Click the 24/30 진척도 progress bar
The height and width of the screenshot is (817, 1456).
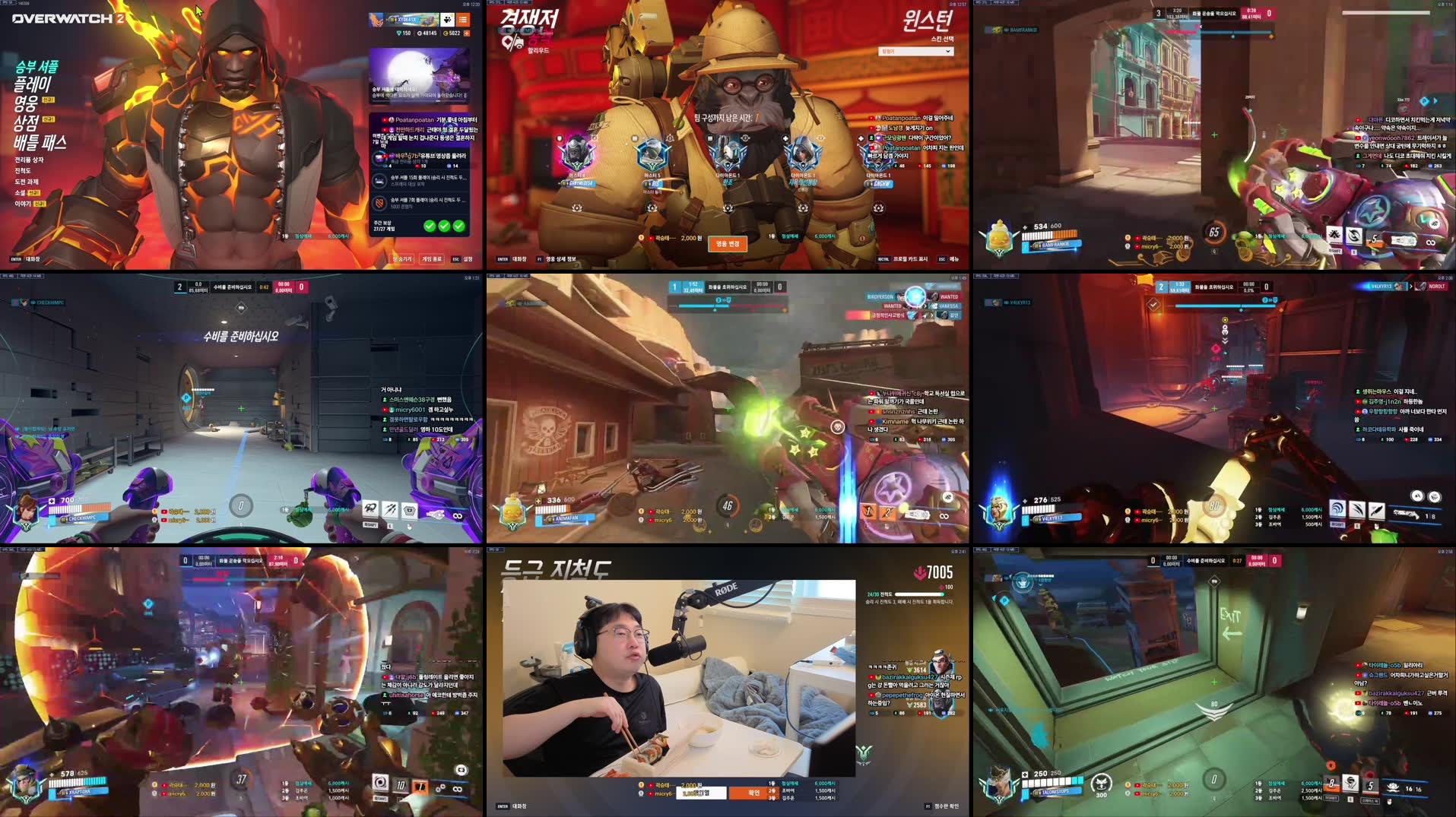point(921,594)
